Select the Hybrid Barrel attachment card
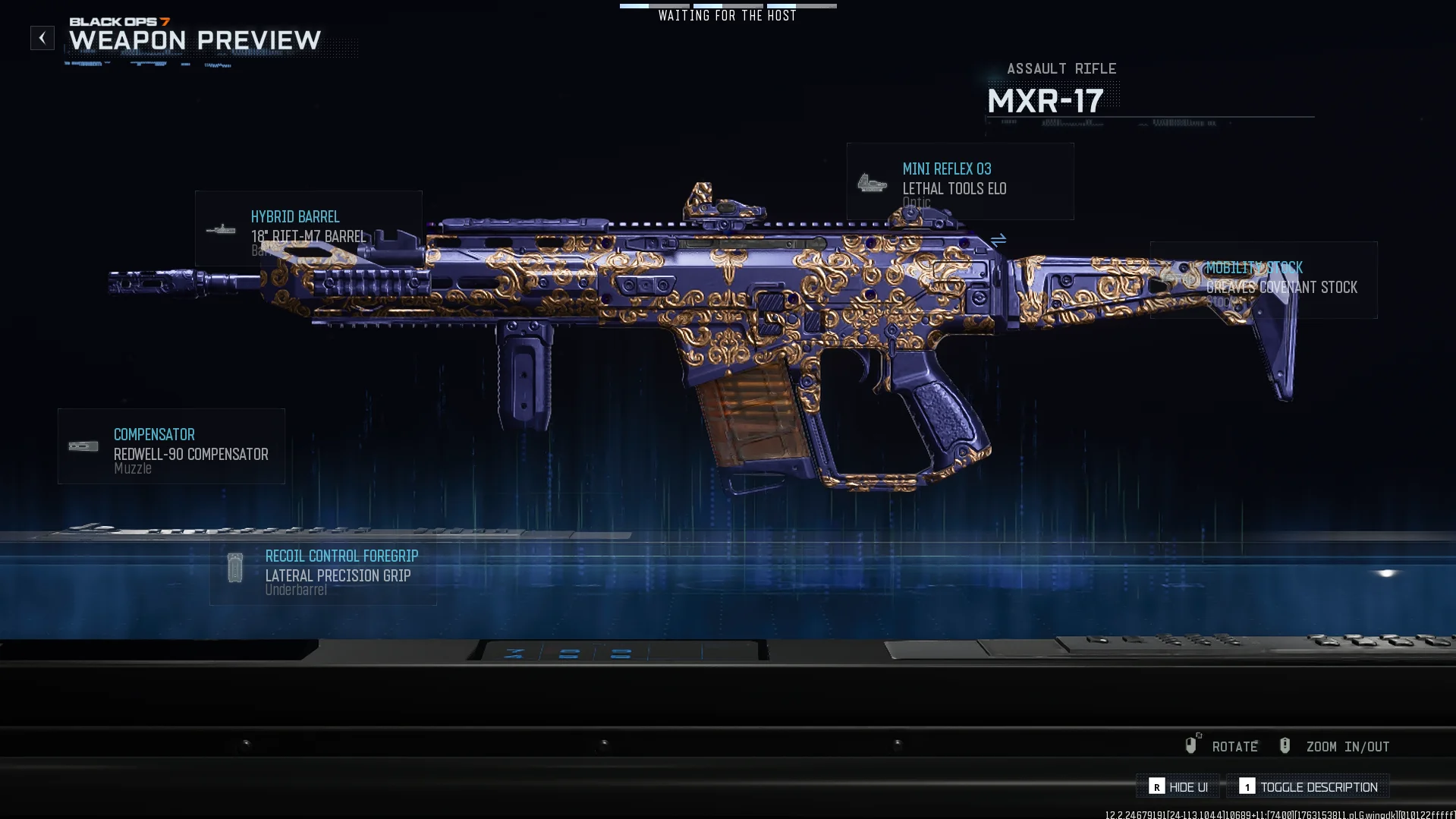Screen dimensions: 1456x819 [x=308, y=228]
